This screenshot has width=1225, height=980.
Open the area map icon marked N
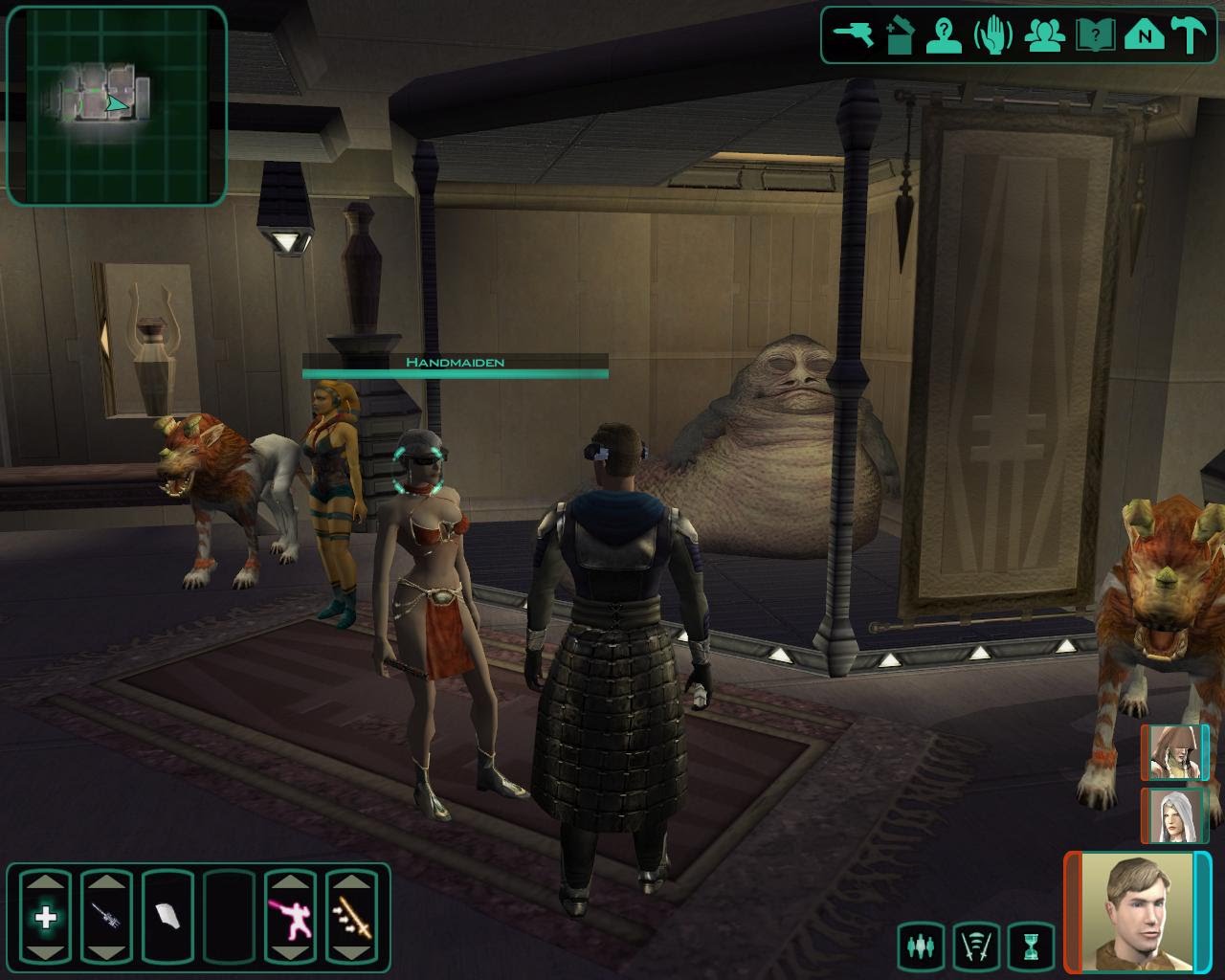coord(1144,36)
